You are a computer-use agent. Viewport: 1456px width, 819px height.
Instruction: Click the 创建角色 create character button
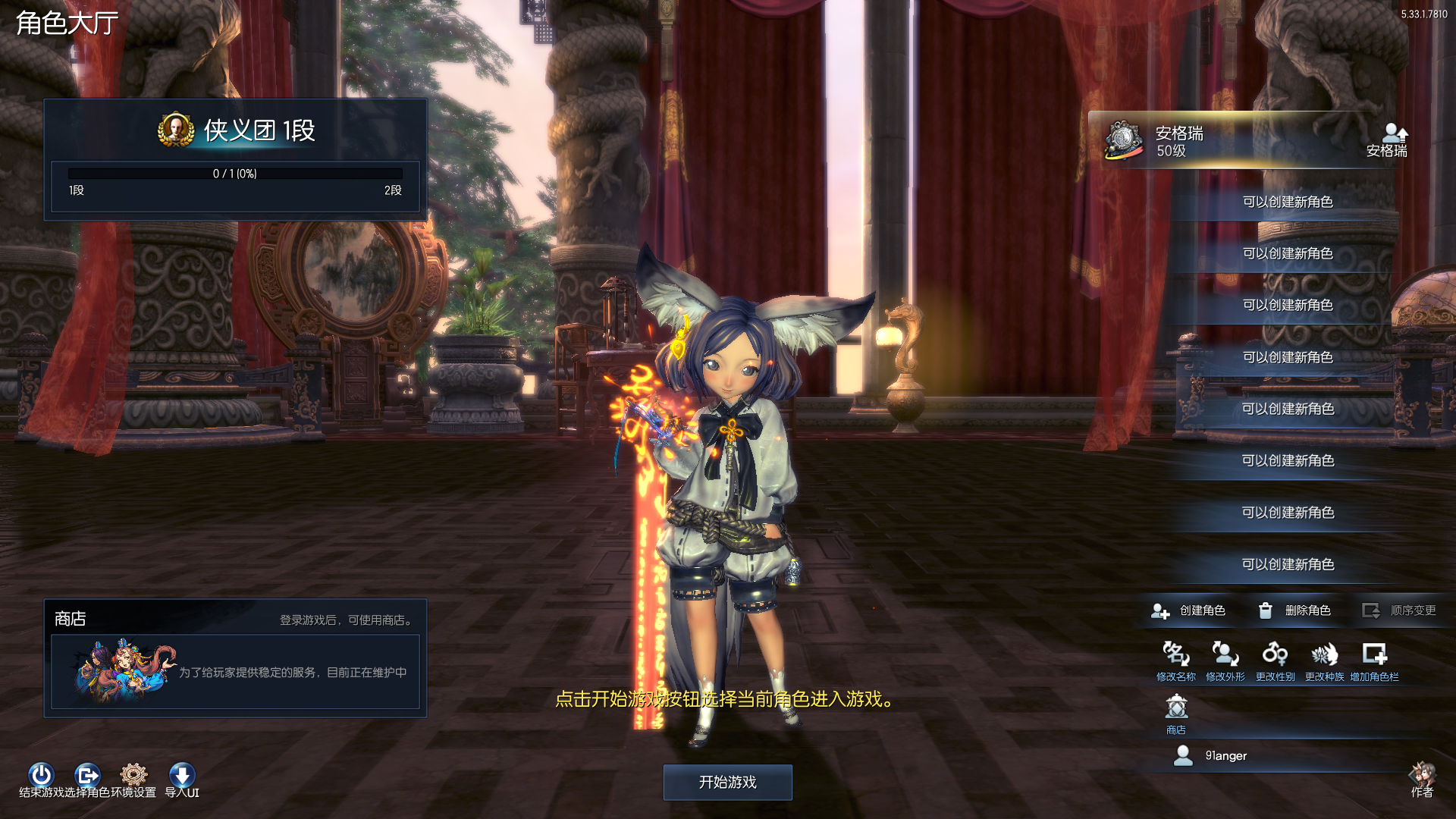point(1188,610)
